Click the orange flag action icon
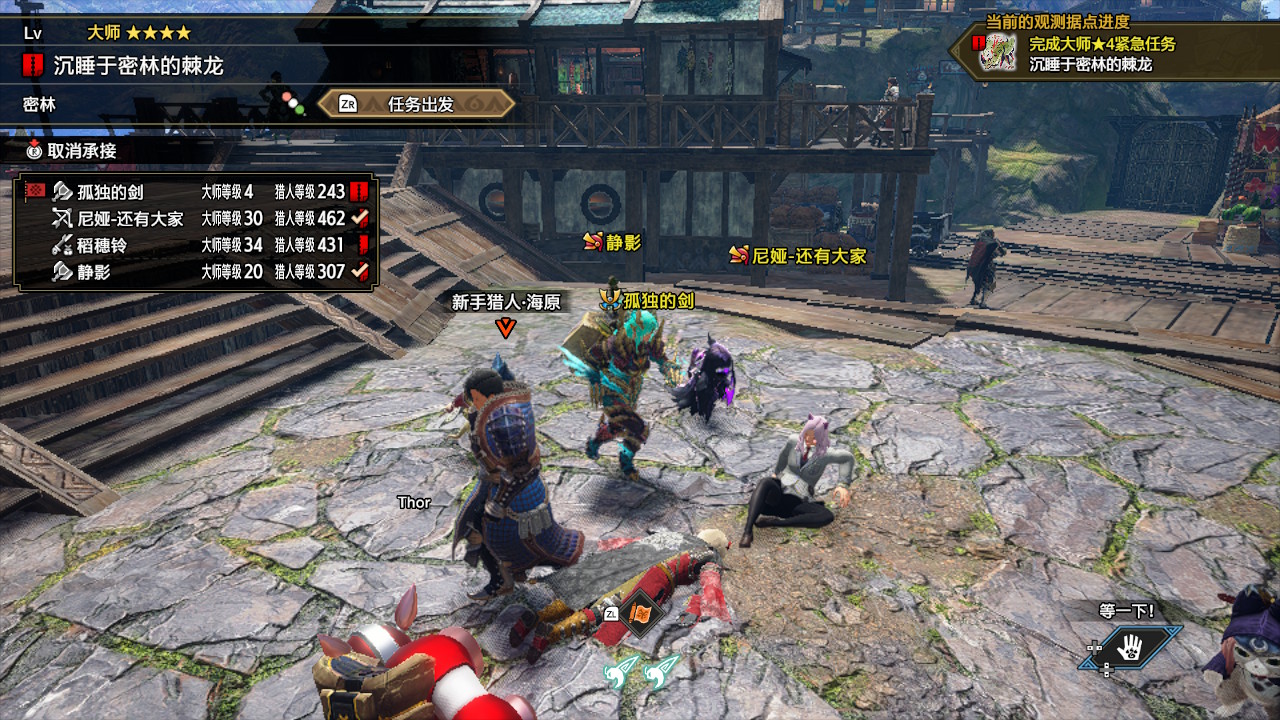 pos(637,612)
